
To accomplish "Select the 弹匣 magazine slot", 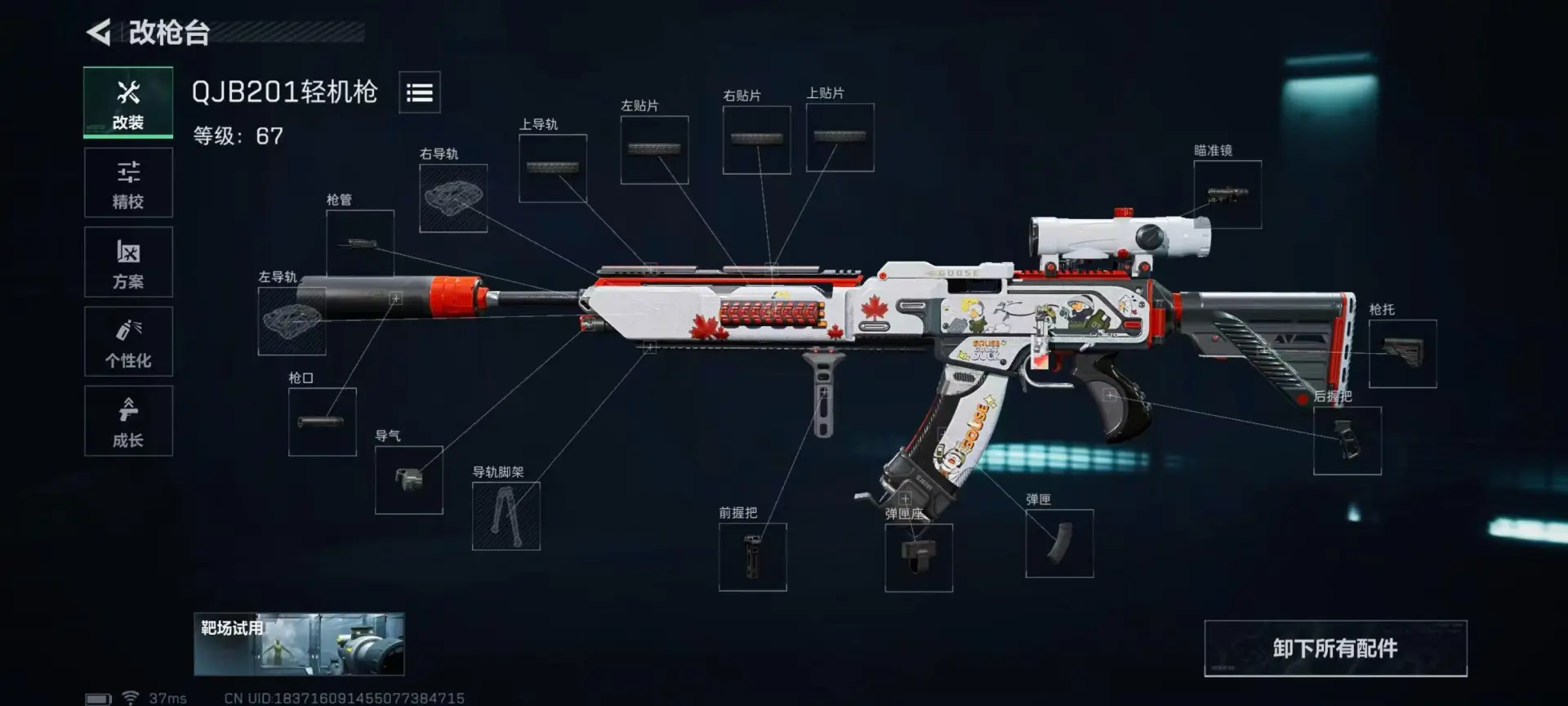I will point(1059,543).
